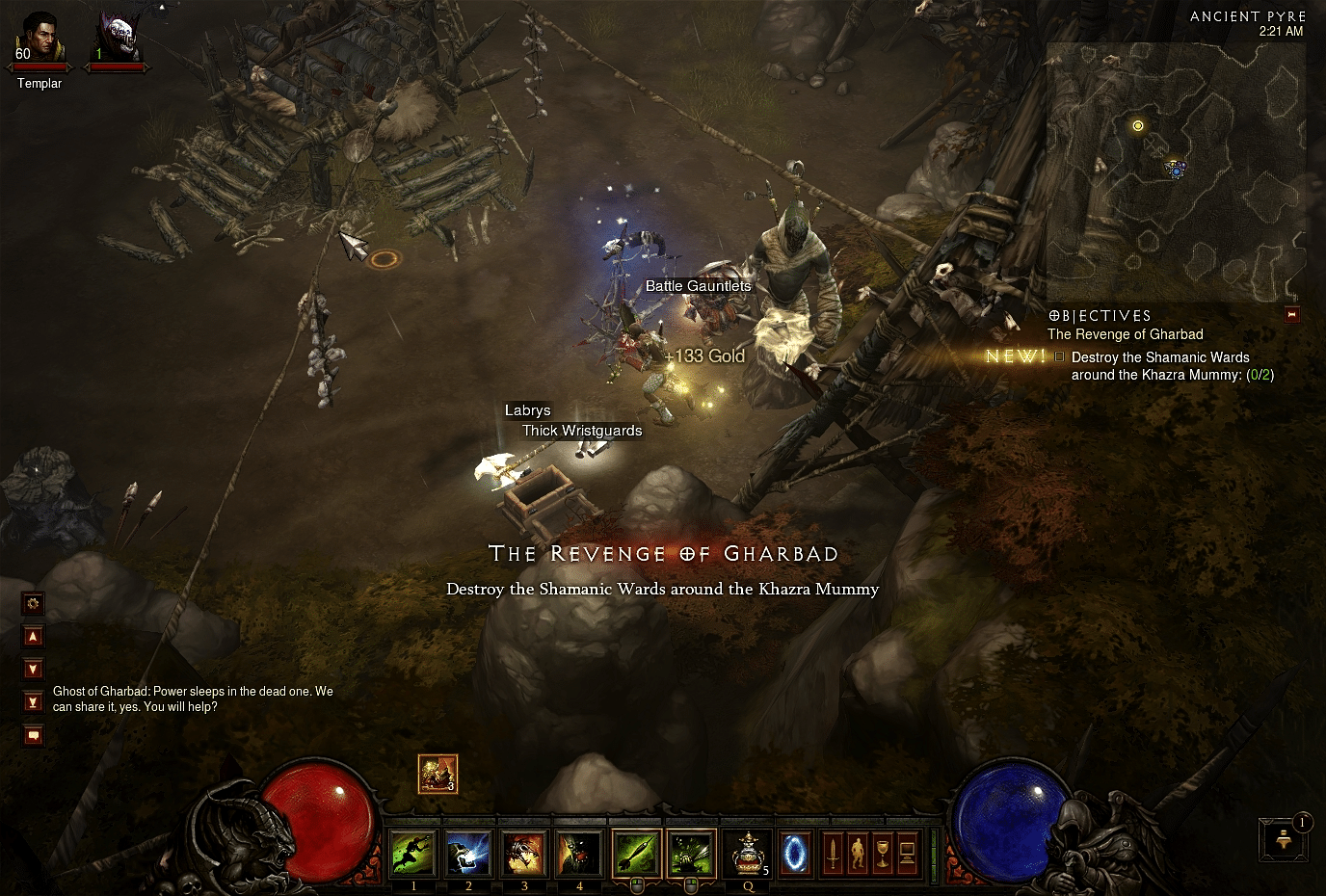Viewport: 1326px width, 896px height.
Task: Activate the skill in hotbar slot 3
Action: (523, 853)
